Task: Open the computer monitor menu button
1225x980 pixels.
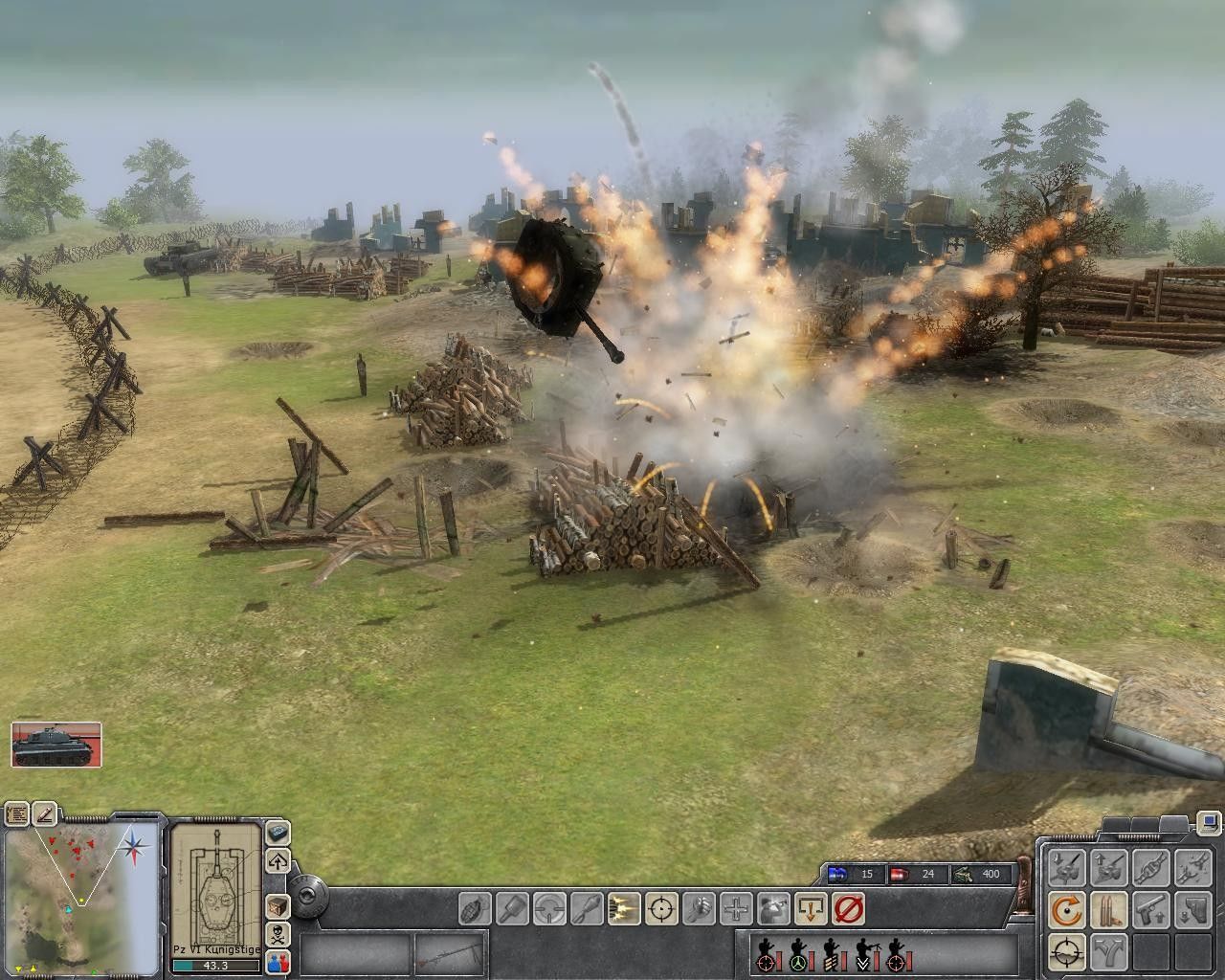Action: click(1209, 821)
